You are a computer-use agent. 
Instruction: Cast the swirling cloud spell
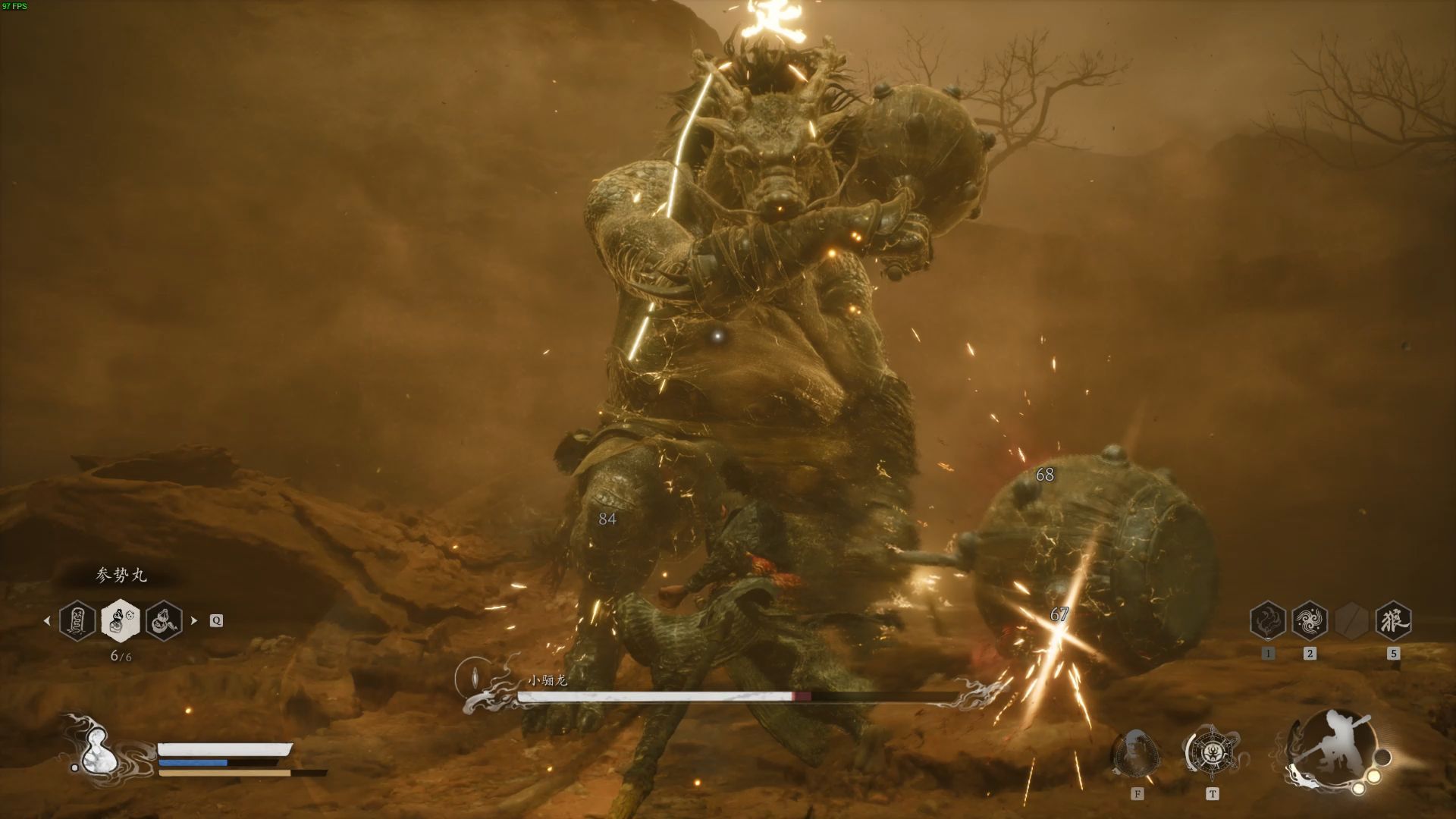click(x=1309, y=621)
